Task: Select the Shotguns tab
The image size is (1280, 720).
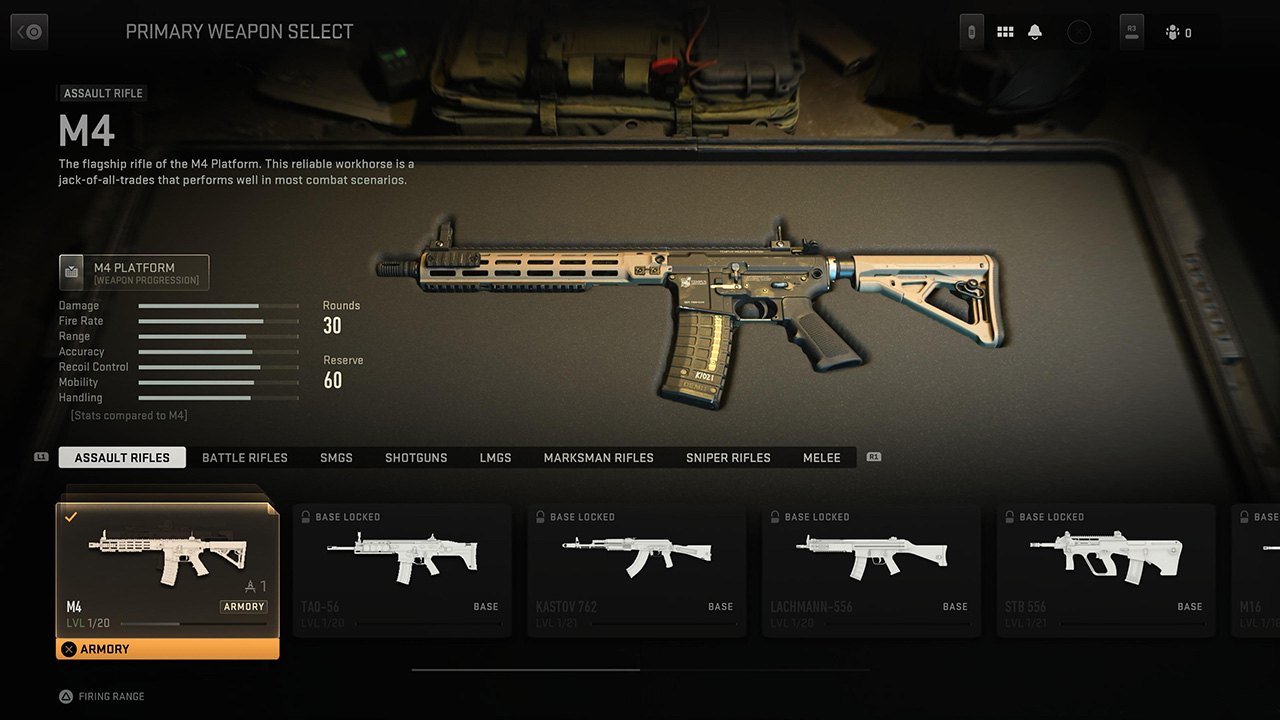Action: [416, 457]
